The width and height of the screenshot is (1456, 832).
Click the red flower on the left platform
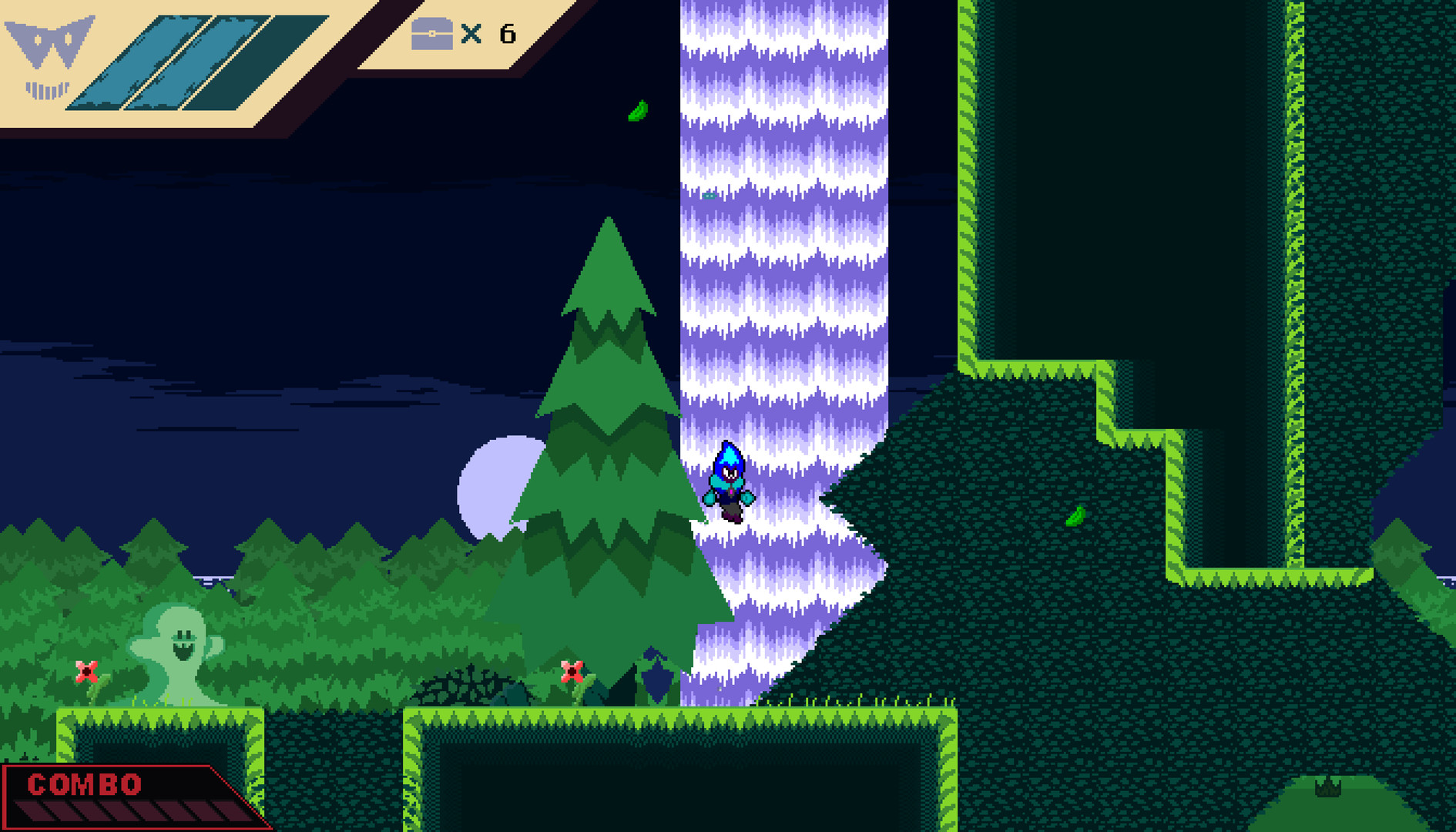coord(87,672)
